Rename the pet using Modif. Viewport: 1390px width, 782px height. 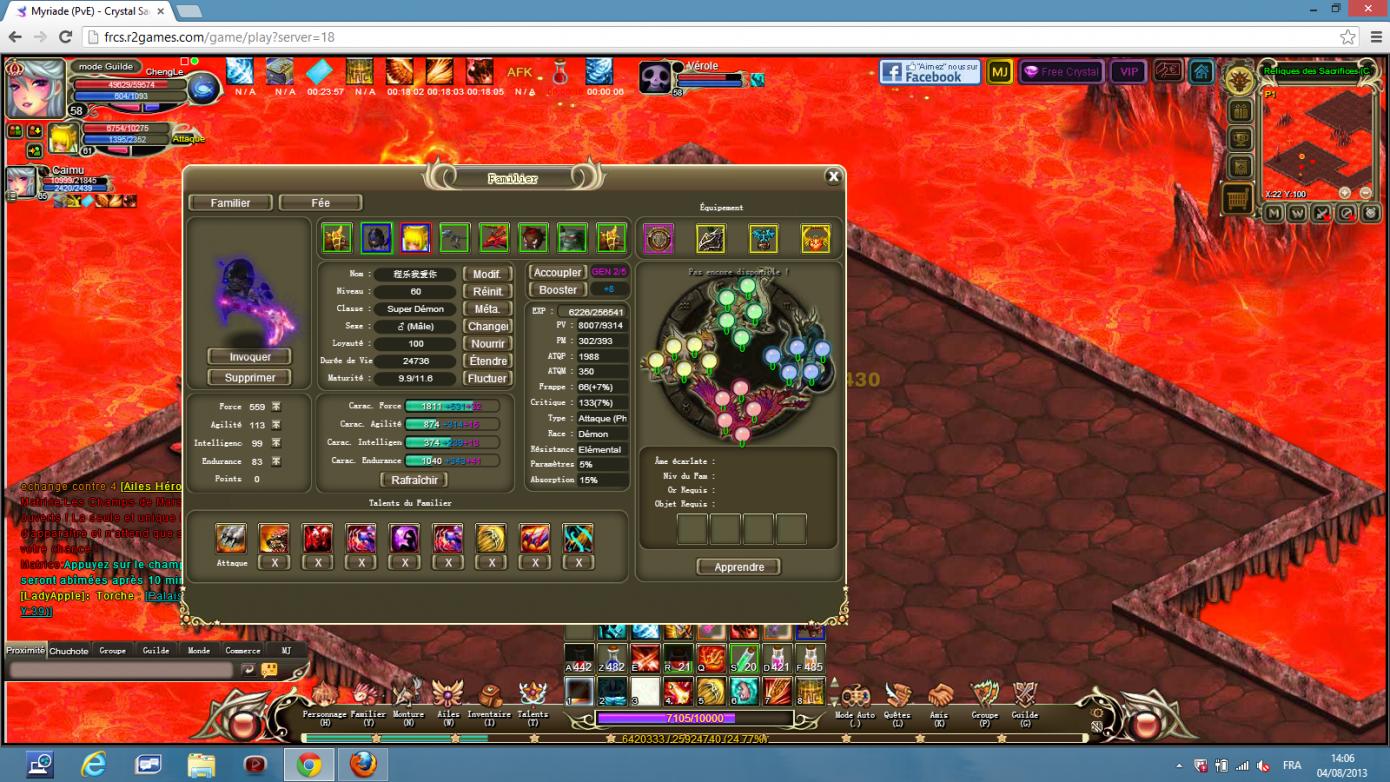tap(488, 274)
